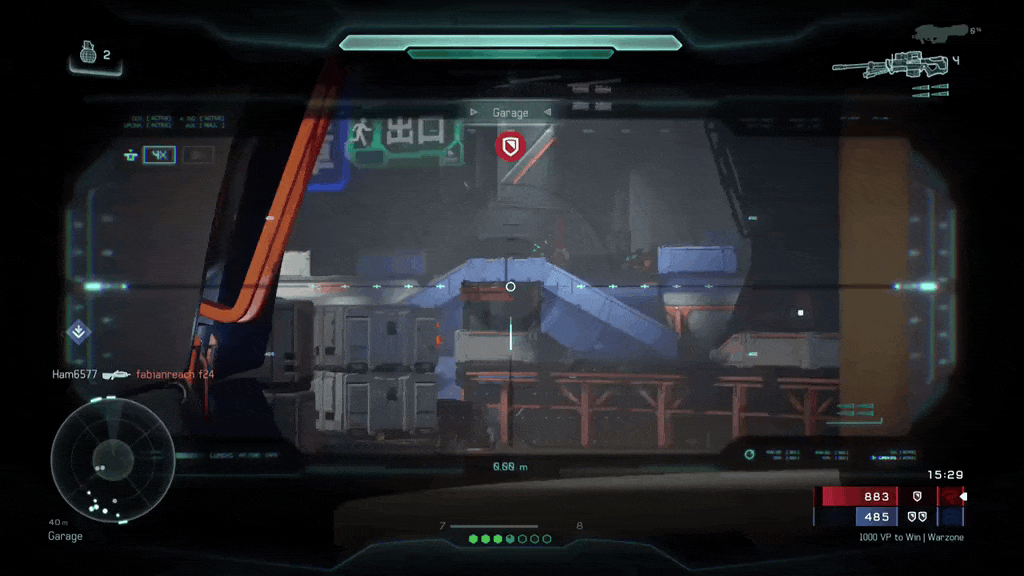This screenshot has height=576, width=1024.
Task: Select the red team base icon
Action: (x=917, y=496)
